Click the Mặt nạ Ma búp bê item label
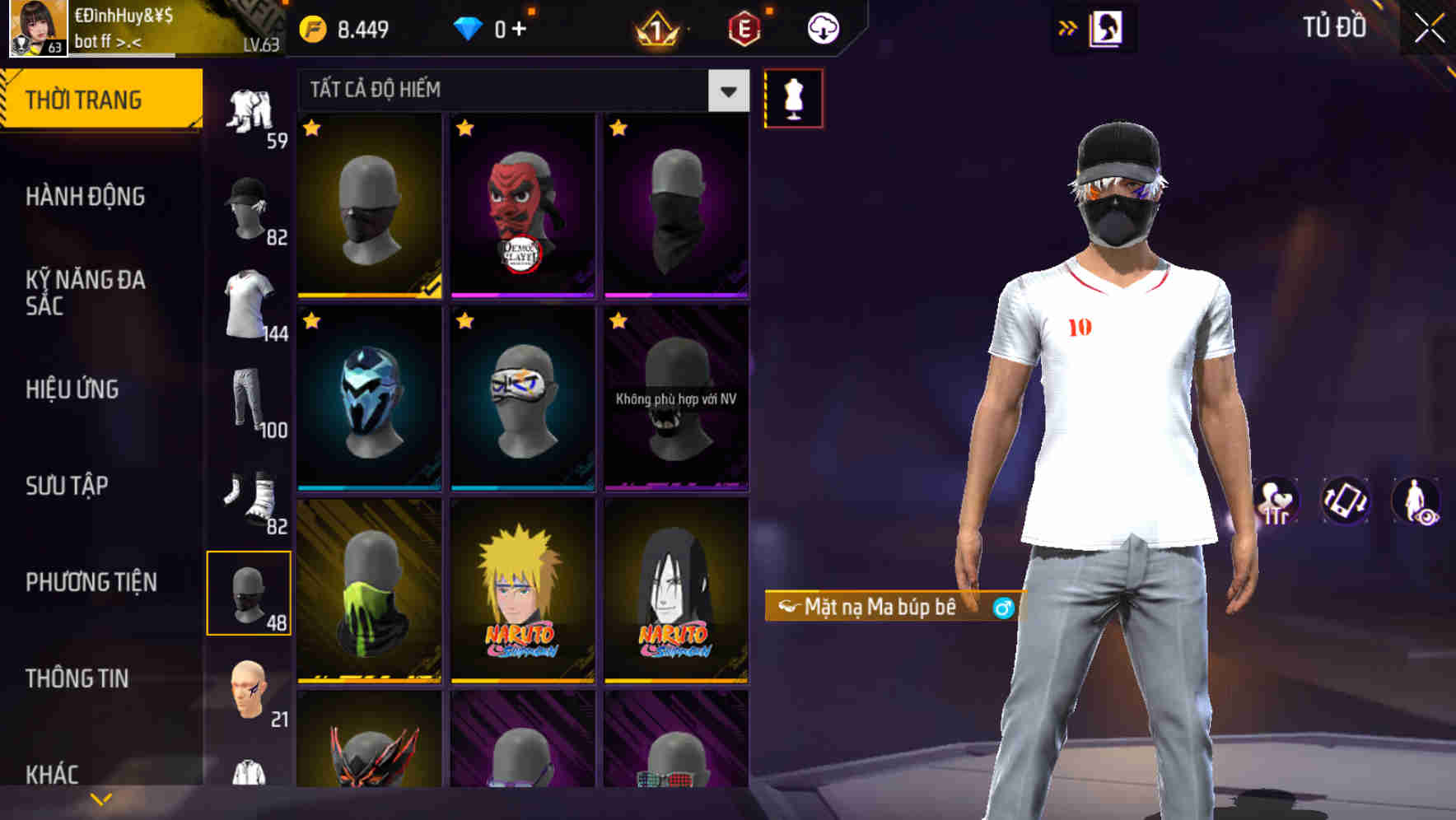 click(888, 608)
